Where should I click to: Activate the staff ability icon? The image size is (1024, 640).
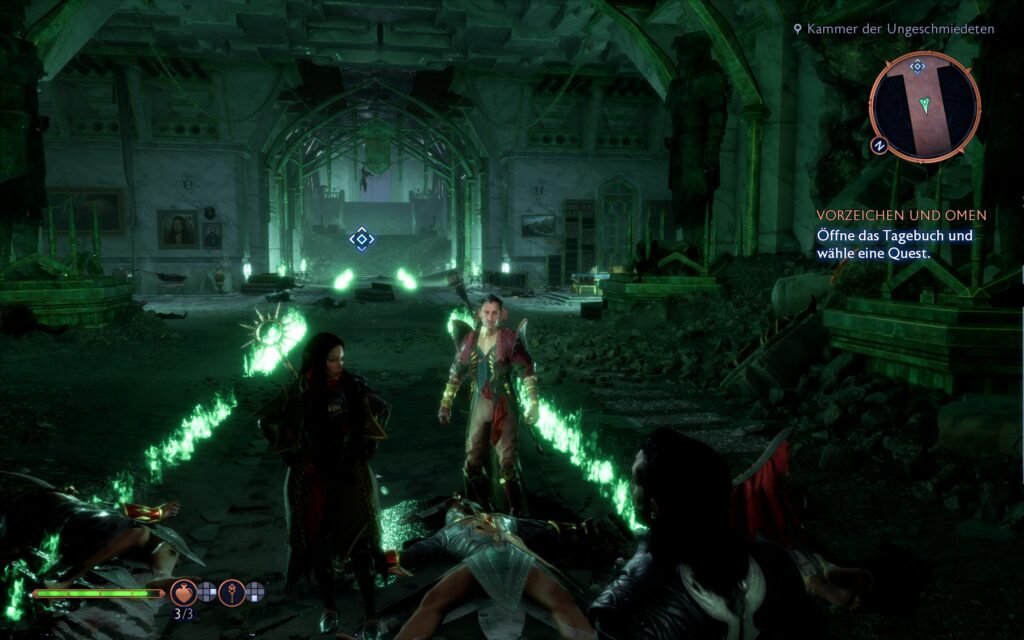(232, 592)
